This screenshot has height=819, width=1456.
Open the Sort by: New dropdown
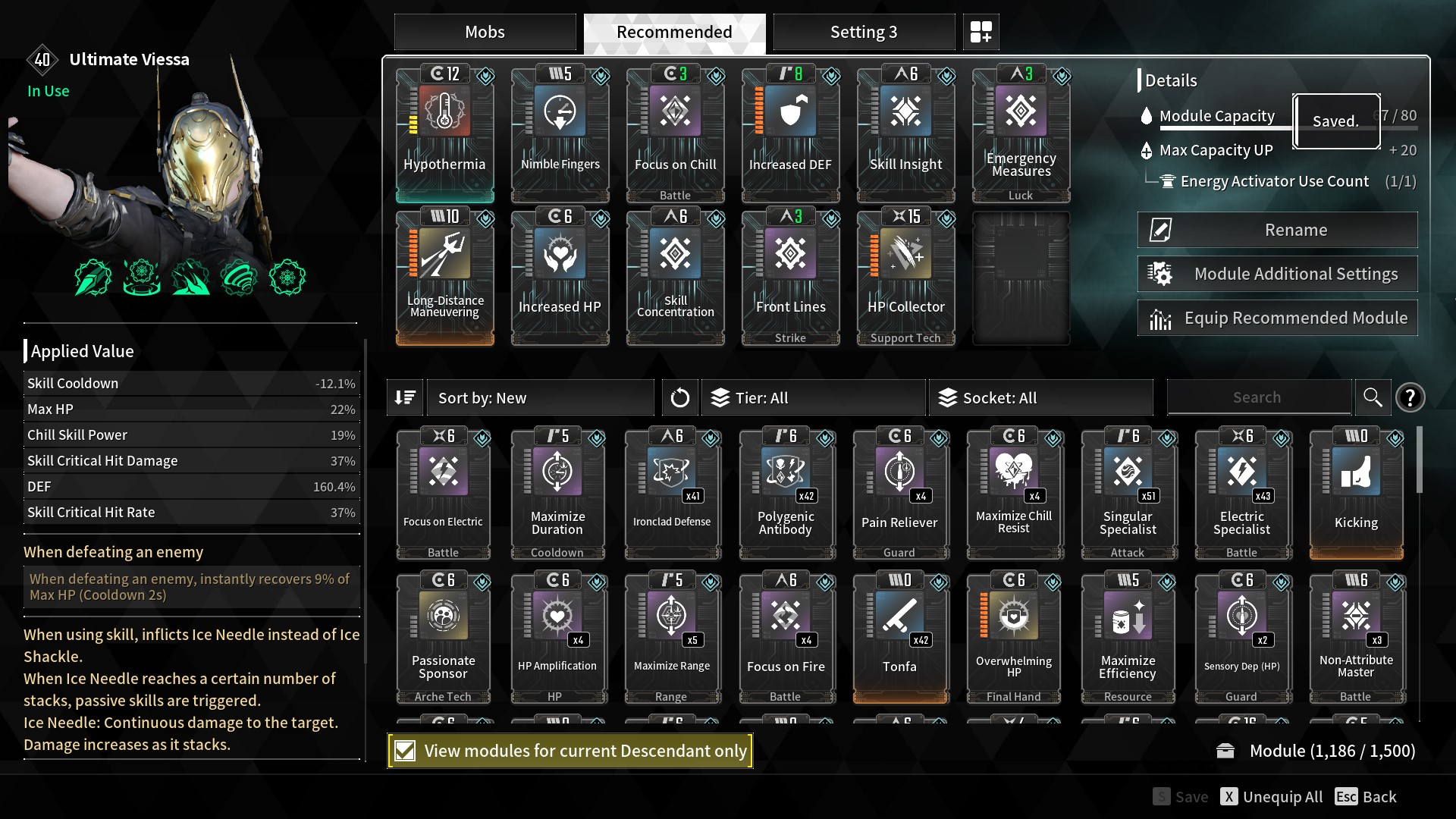tap(540, 397)
